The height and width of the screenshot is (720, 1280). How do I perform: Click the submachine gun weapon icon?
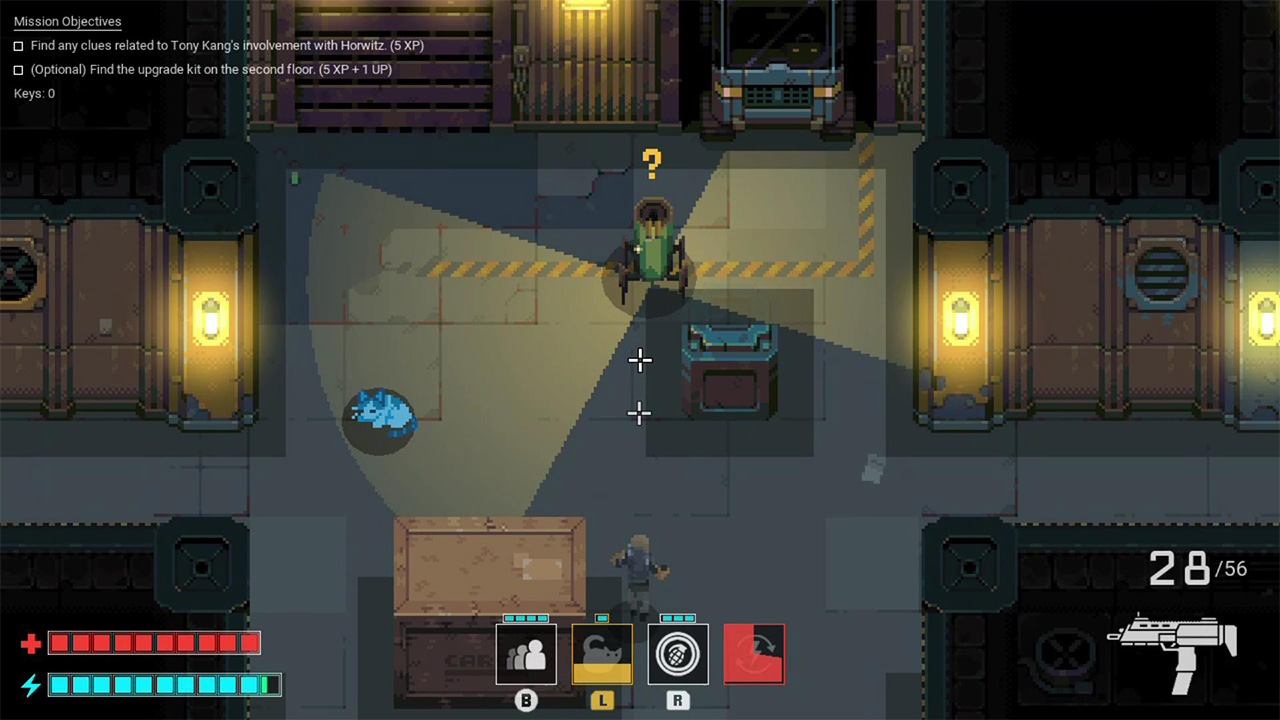1170,648
